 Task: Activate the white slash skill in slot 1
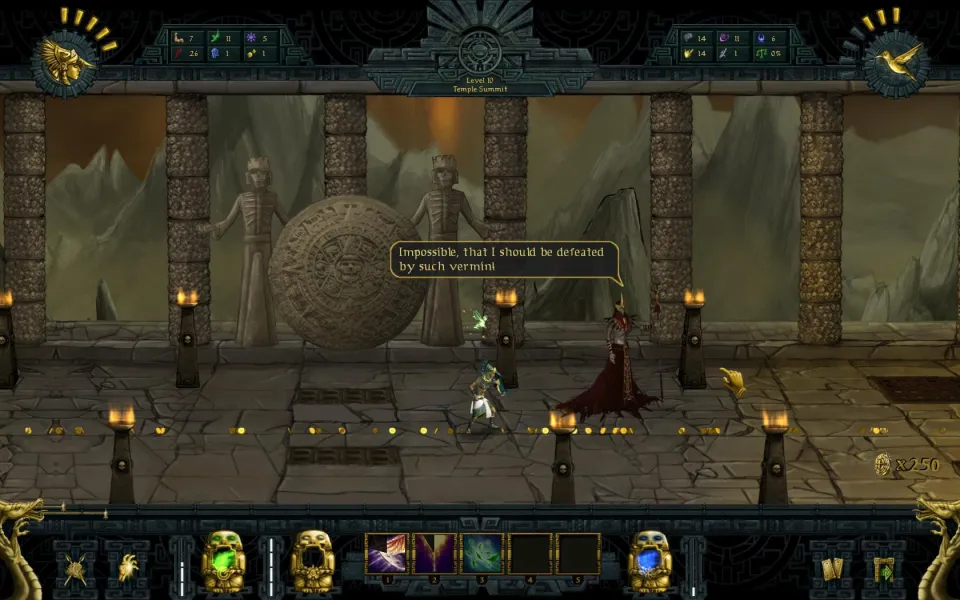(x=386, y=553)
